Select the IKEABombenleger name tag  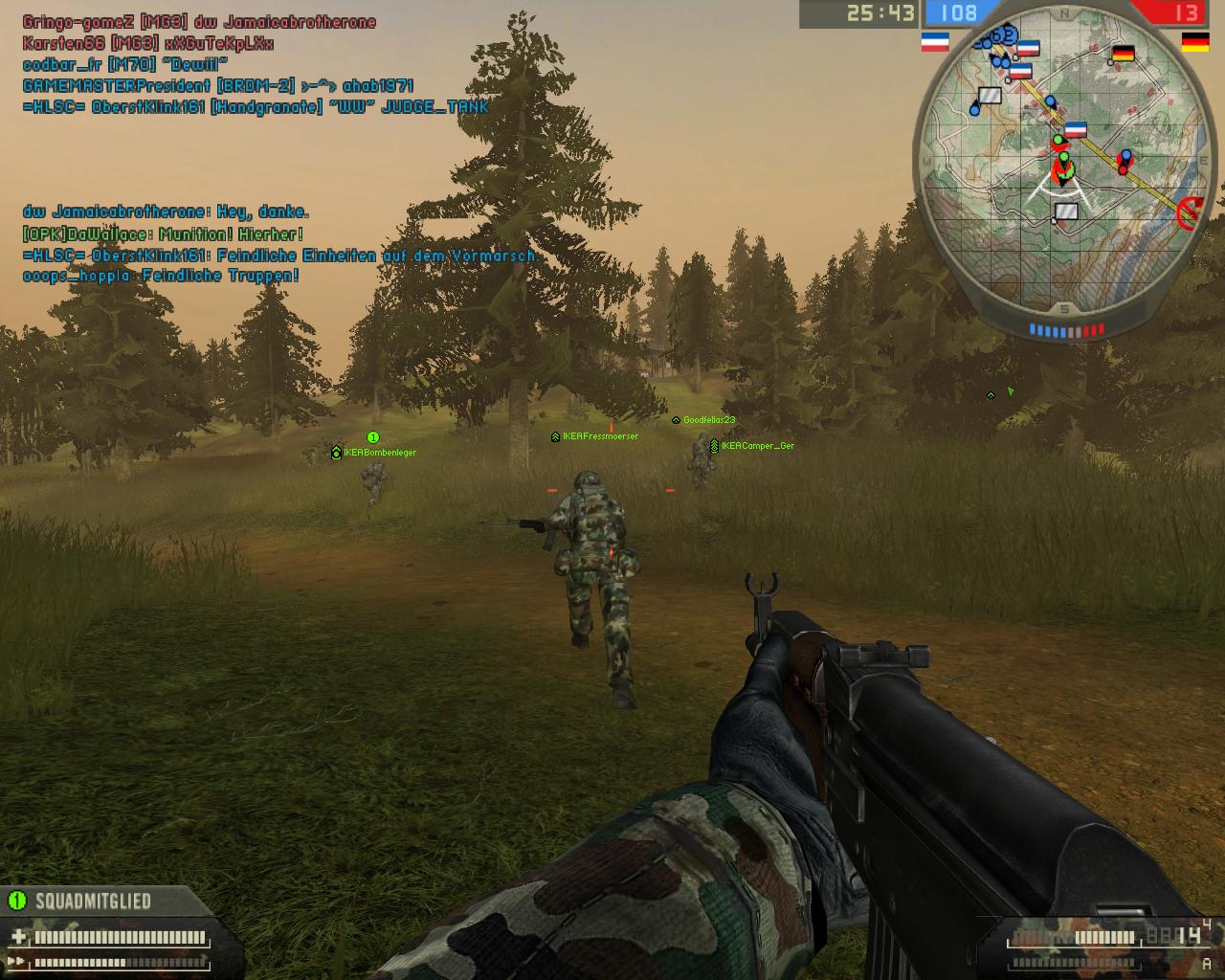(379, 453)
